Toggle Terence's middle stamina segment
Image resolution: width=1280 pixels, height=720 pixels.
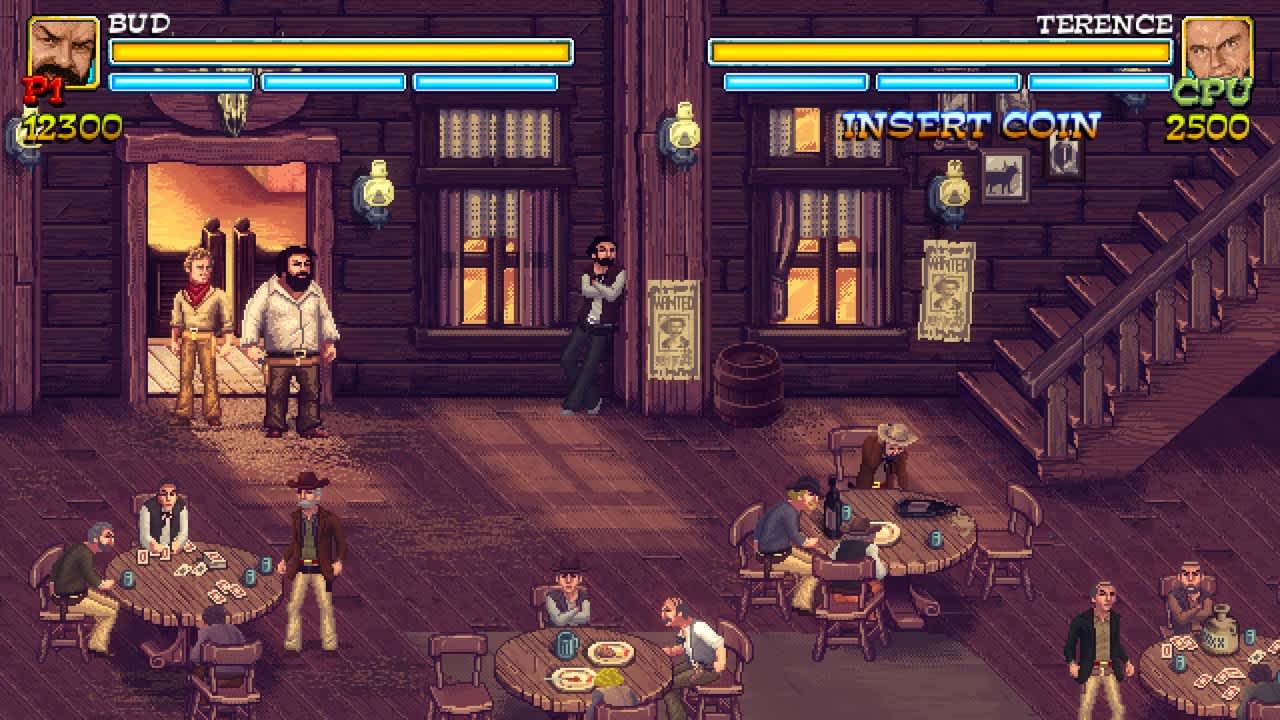pos(946,81)
